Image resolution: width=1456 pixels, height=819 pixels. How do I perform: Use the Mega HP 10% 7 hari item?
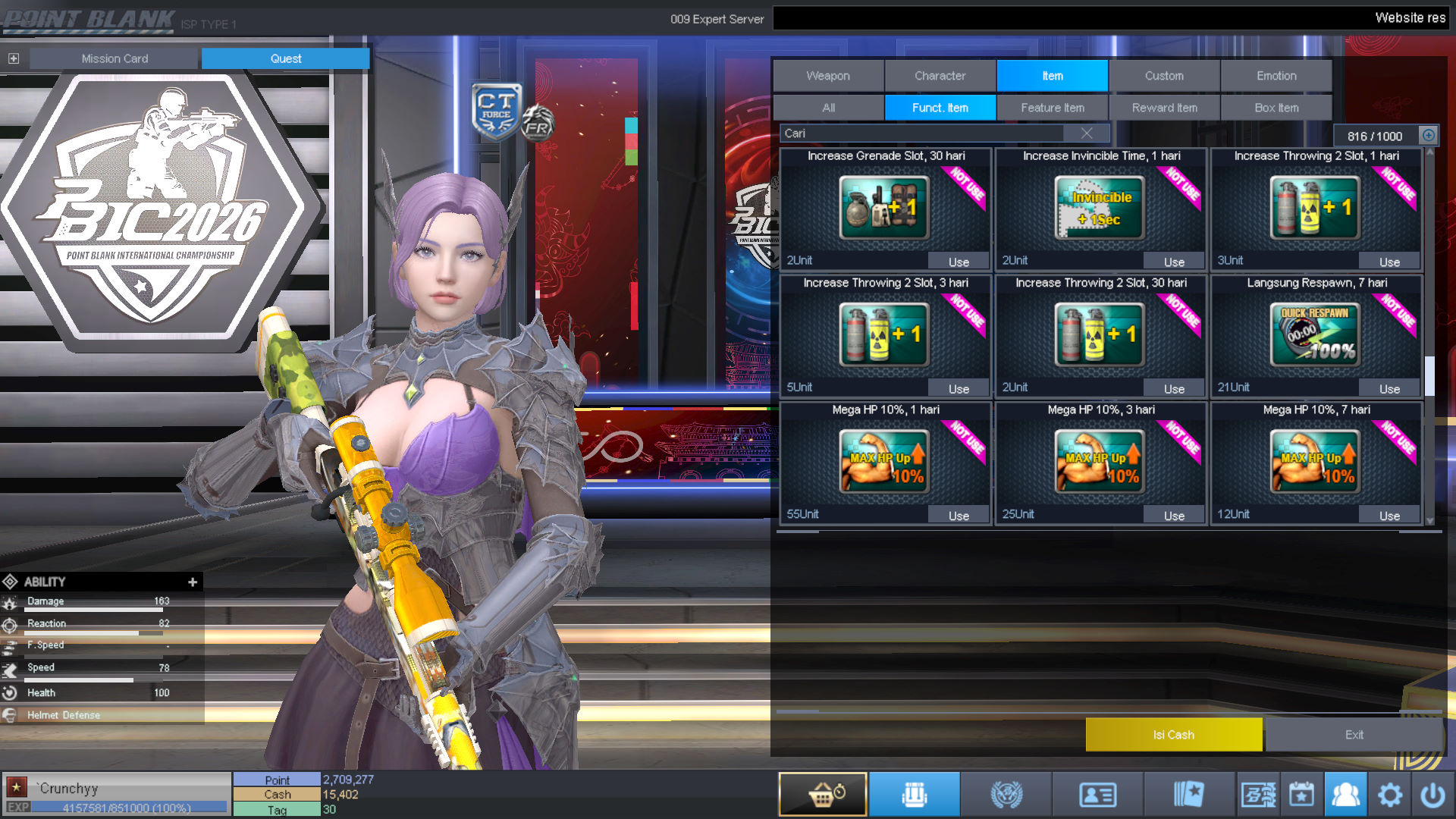pyautogui.click(x=1389, y=516)
